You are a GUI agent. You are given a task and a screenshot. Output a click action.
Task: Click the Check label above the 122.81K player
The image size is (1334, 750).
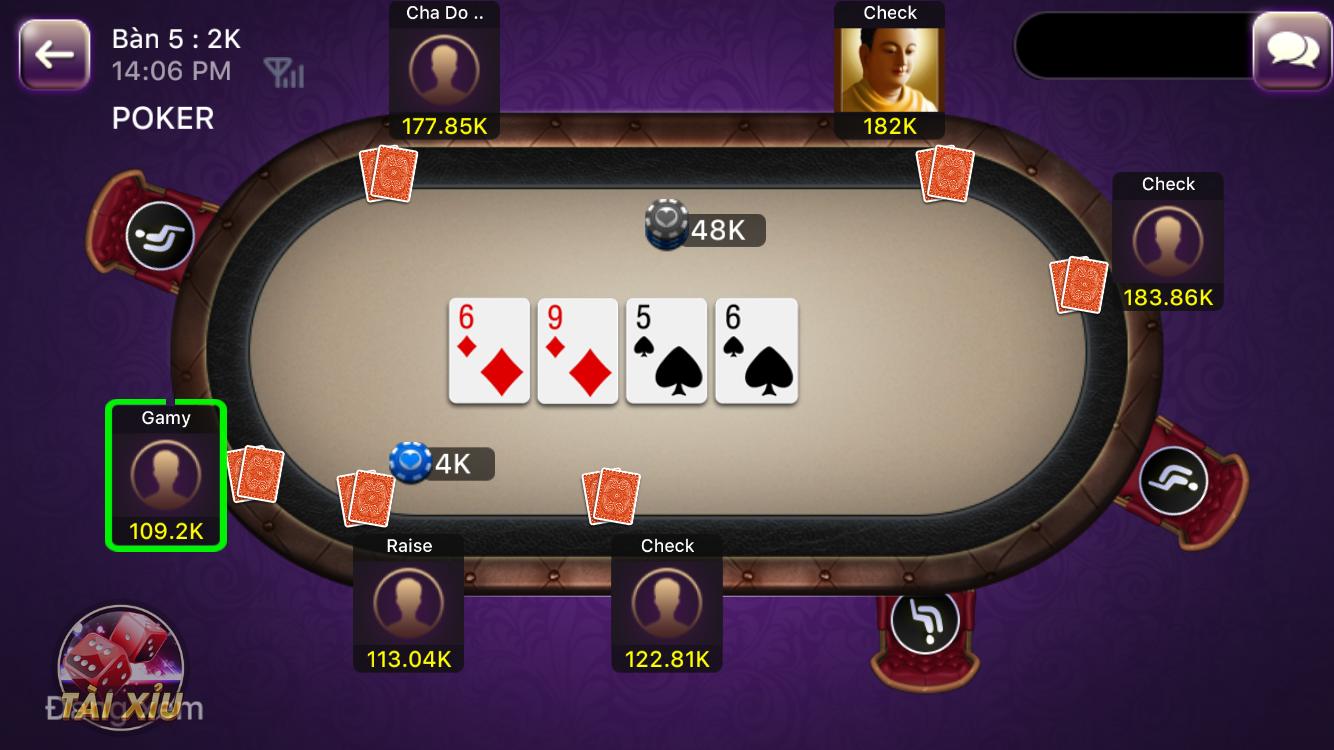click(666, 545)
